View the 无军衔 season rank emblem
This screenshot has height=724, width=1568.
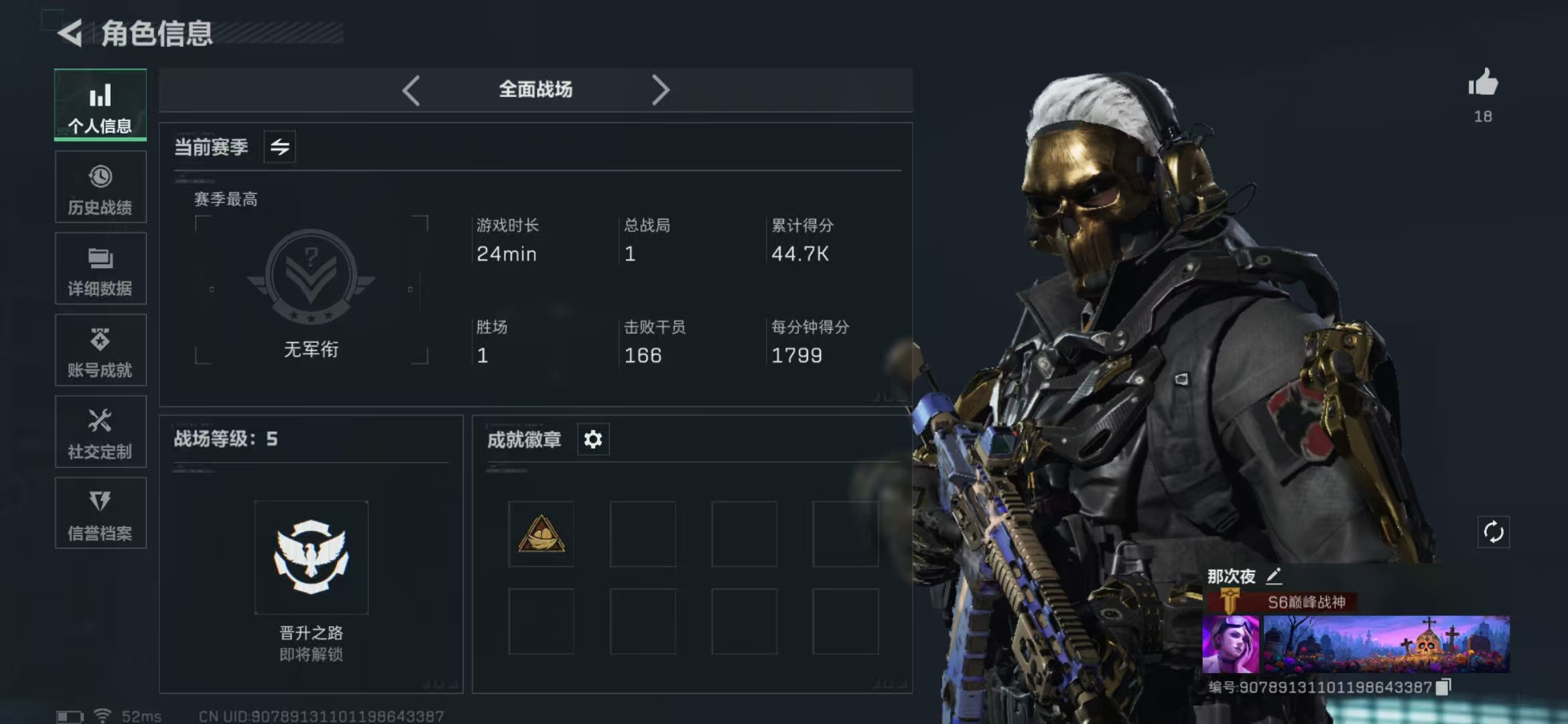(311, 276)
